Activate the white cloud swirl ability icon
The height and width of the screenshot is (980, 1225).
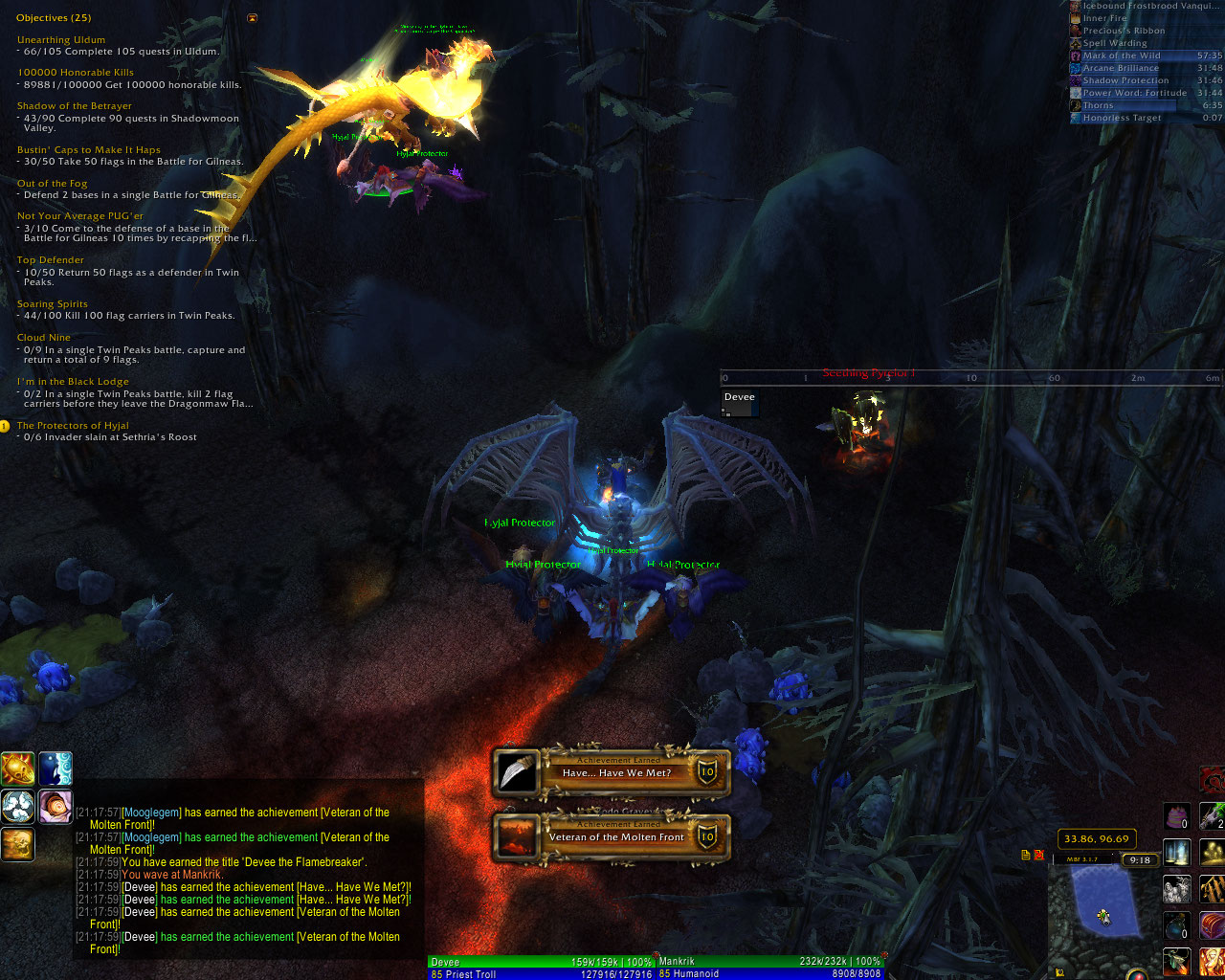17,807
